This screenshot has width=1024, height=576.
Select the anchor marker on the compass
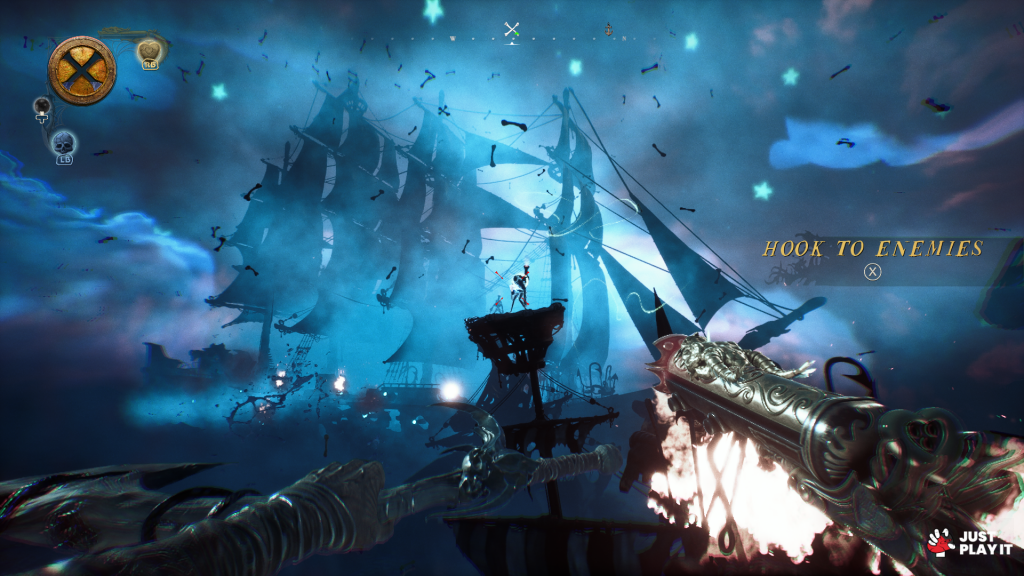(608, 30)
